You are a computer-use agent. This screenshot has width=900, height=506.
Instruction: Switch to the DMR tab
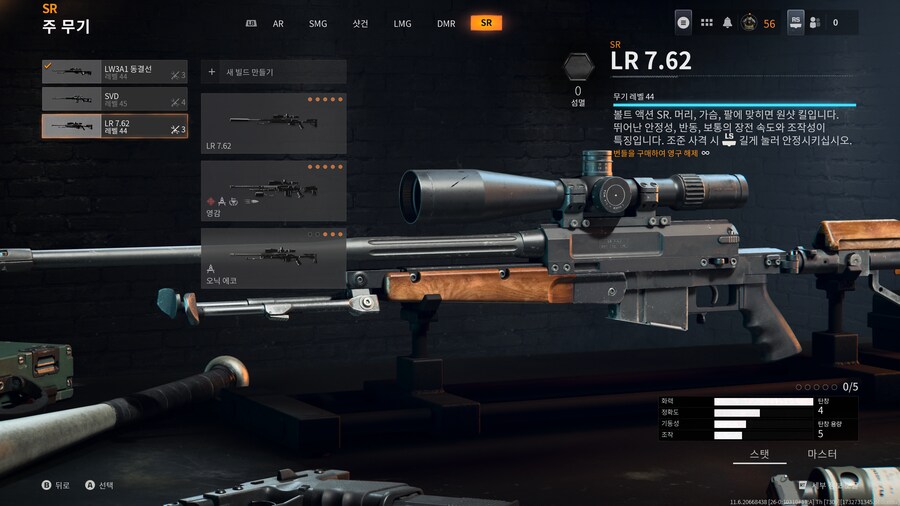pyautogui.click(x=446, y=23)
